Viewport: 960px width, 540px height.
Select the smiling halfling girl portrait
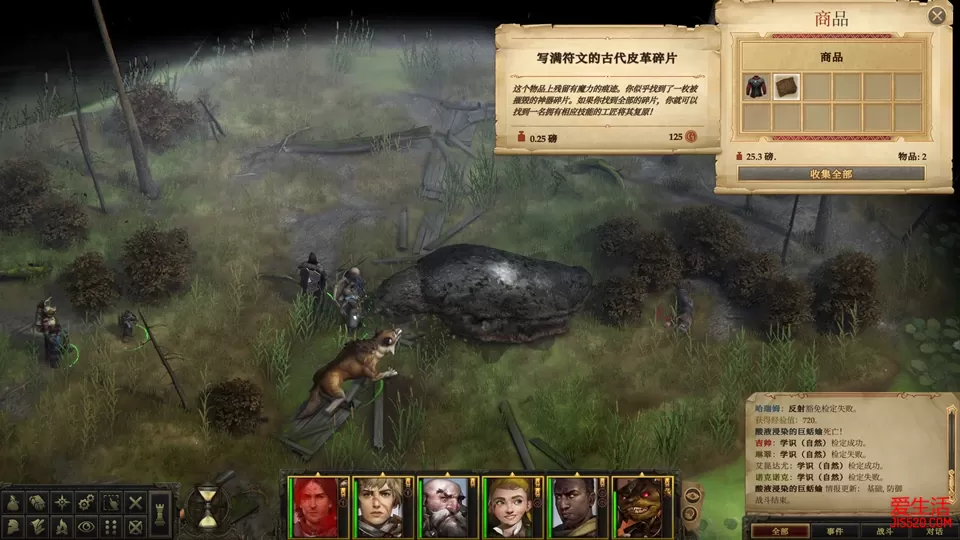508,505
